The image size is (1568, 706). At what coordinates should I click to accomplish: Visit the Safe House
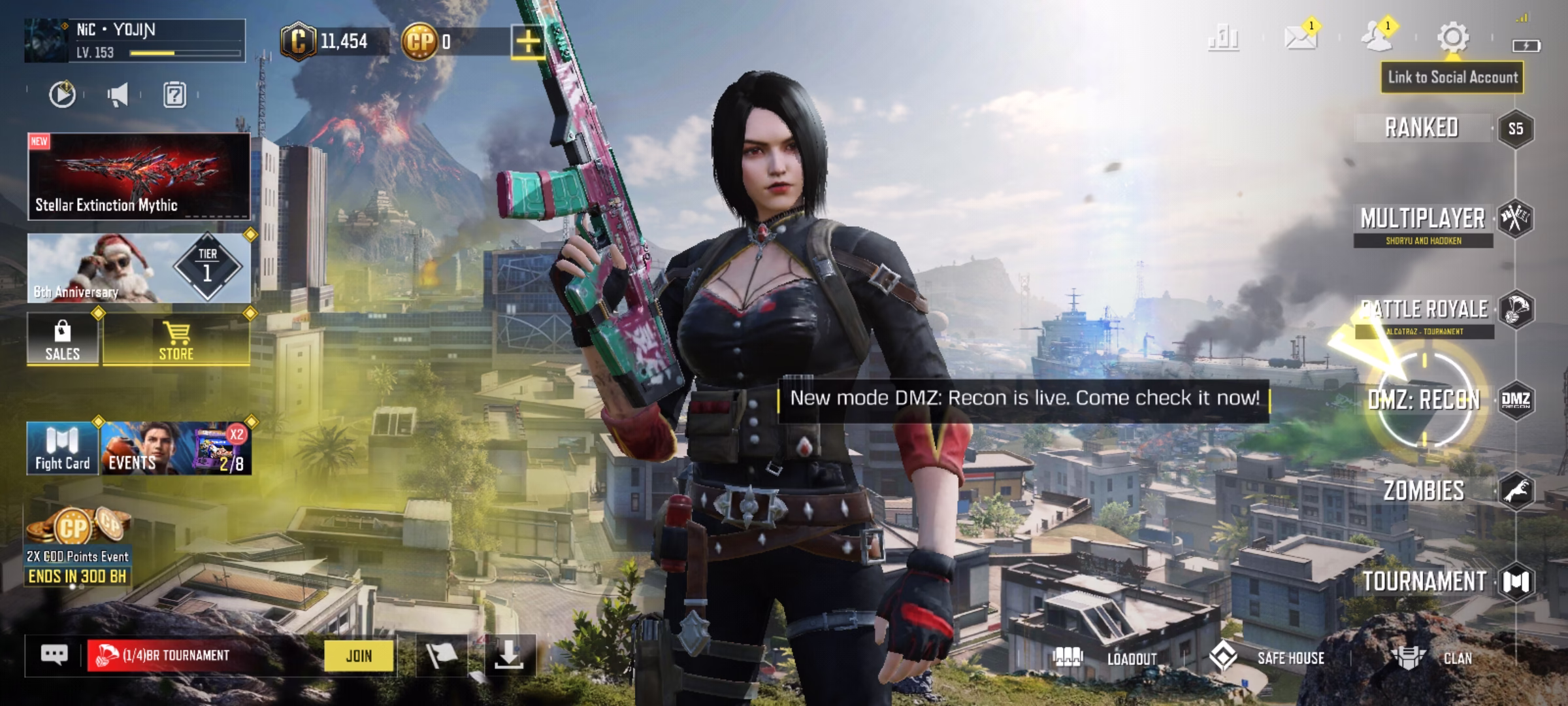(1267, 658)
